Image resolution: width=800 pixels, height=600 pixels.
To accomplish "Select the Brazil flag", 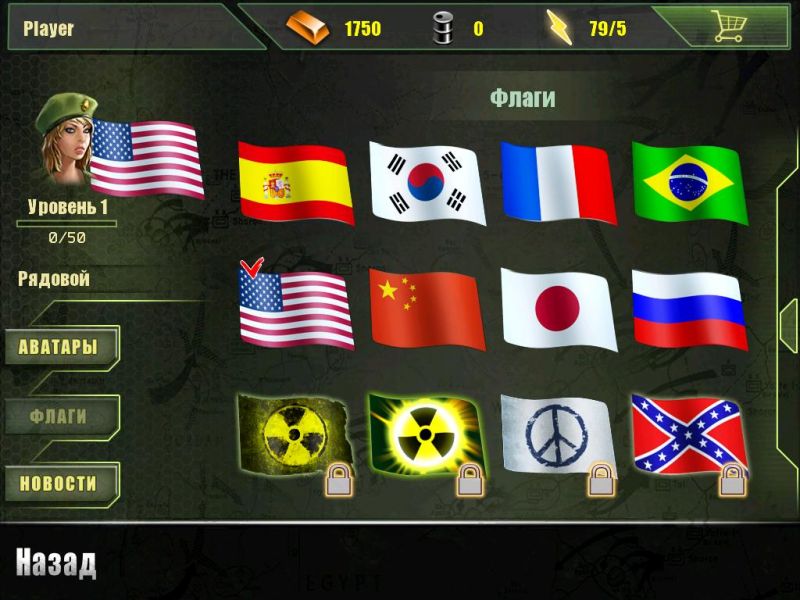I will pyautogui.click(x=690, y=183).
